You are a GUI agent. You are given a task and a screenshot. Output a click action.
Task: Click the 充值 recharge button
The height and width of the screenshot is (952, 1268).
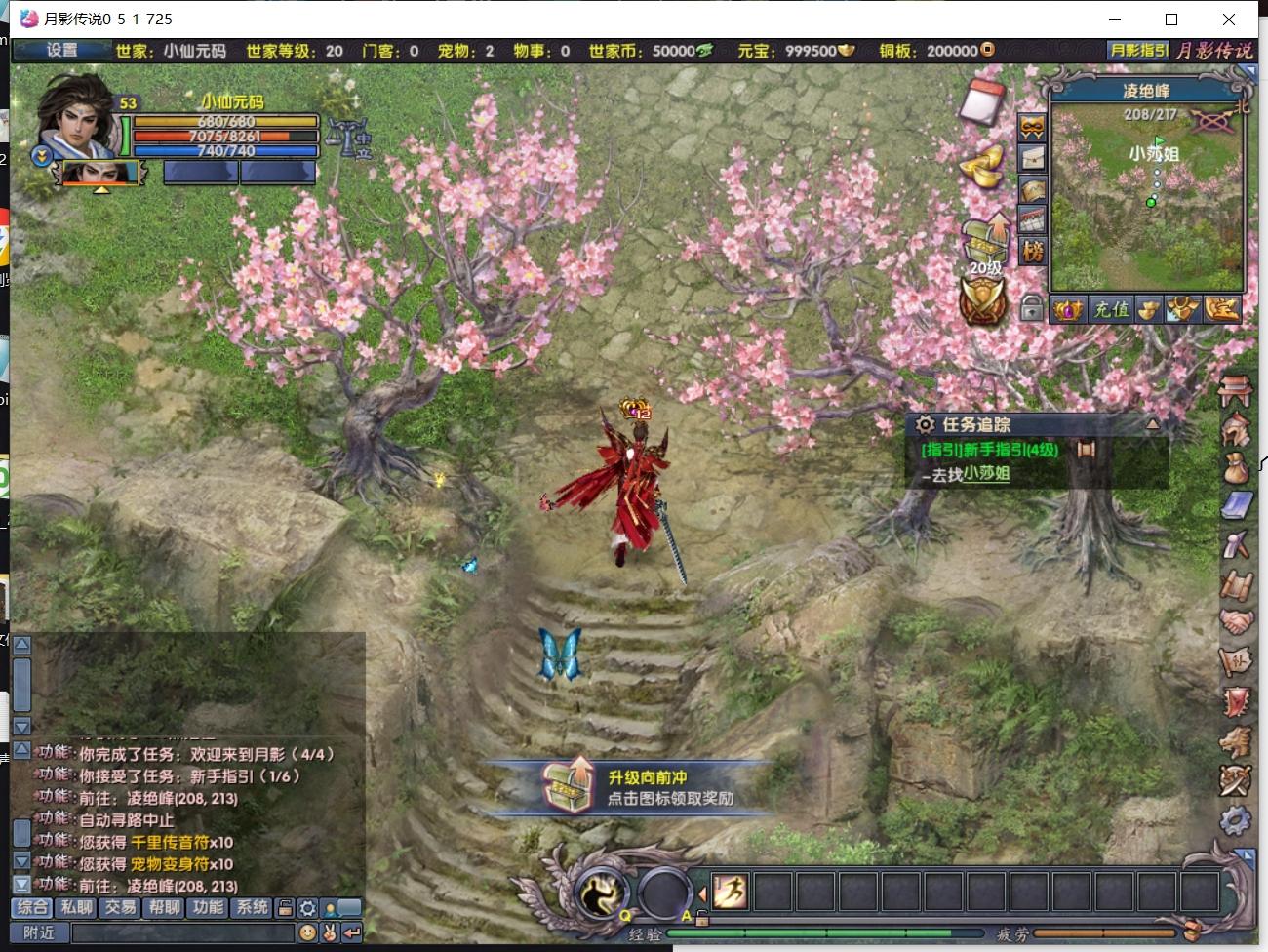pyautogui.click(x=1111, y=310)
